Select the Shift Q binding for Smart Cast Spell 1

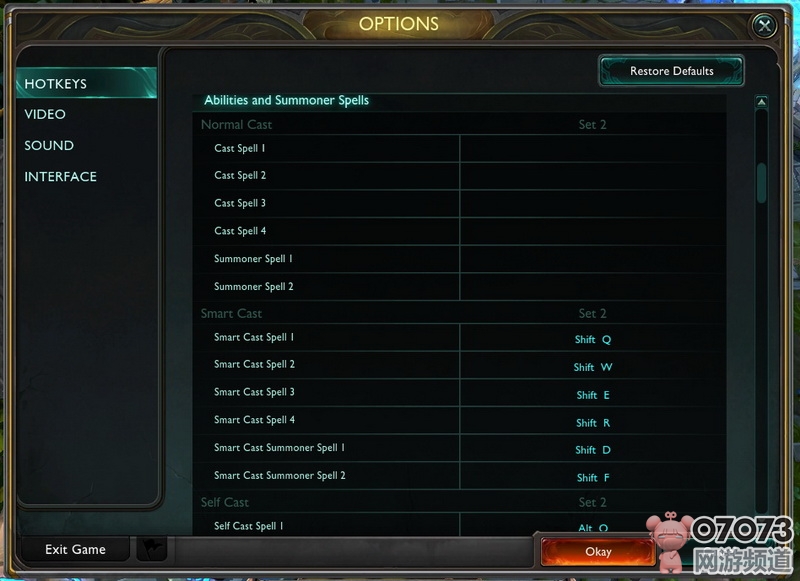(592, 340)
